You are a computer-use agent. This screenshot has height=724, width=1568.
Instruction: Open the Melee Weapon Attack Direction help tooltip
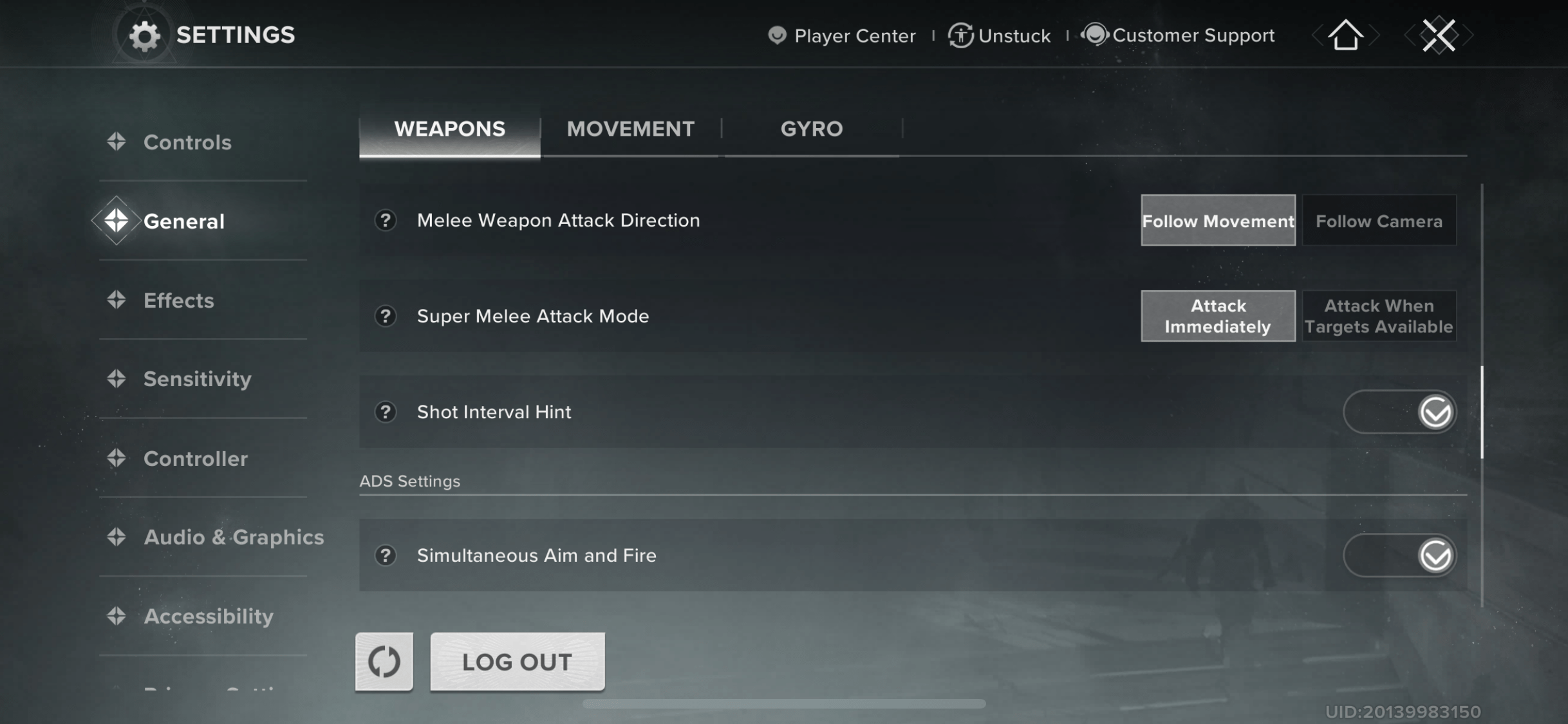[386, 221]
